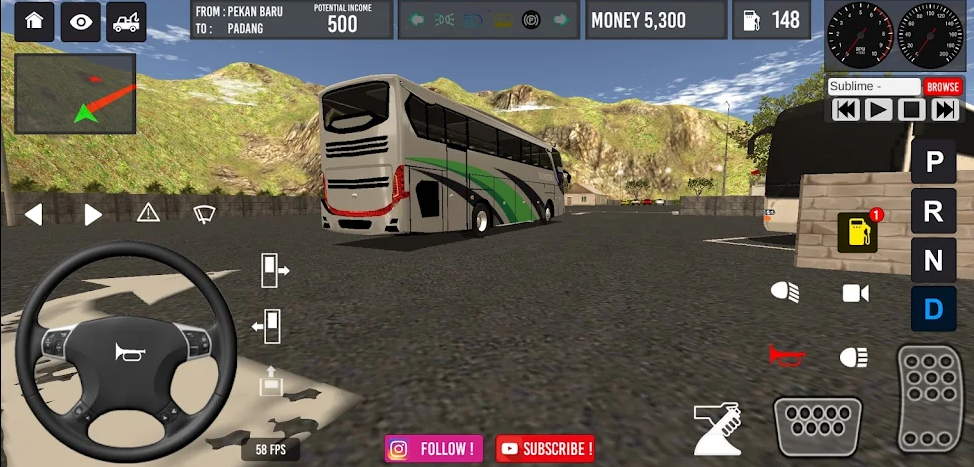Activate the right turn signal
Screen dimensions: 974x467
[x=93, y=214]
